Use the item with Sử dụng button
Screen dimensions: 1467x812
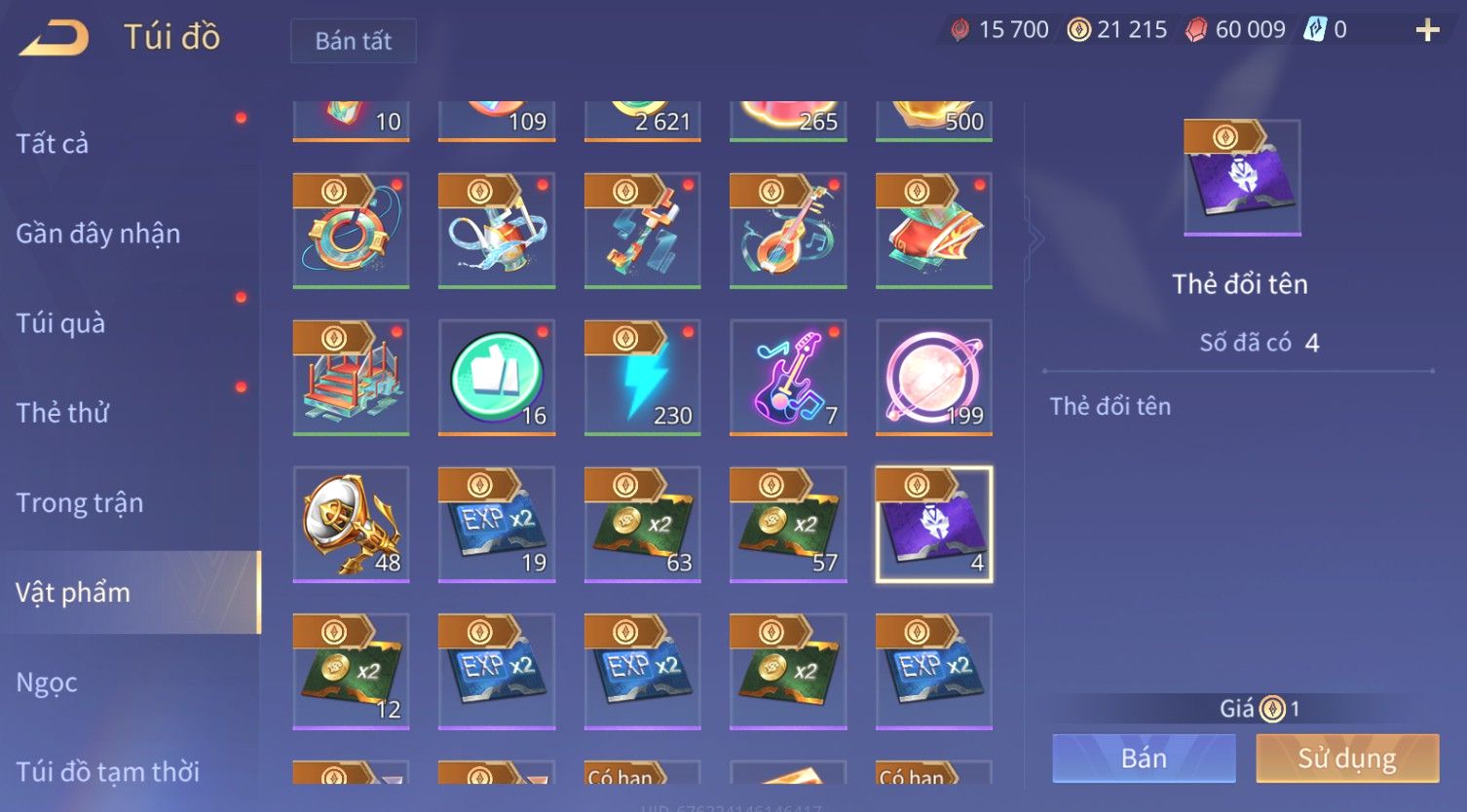pyautogui.click(x=1347, y=758)
